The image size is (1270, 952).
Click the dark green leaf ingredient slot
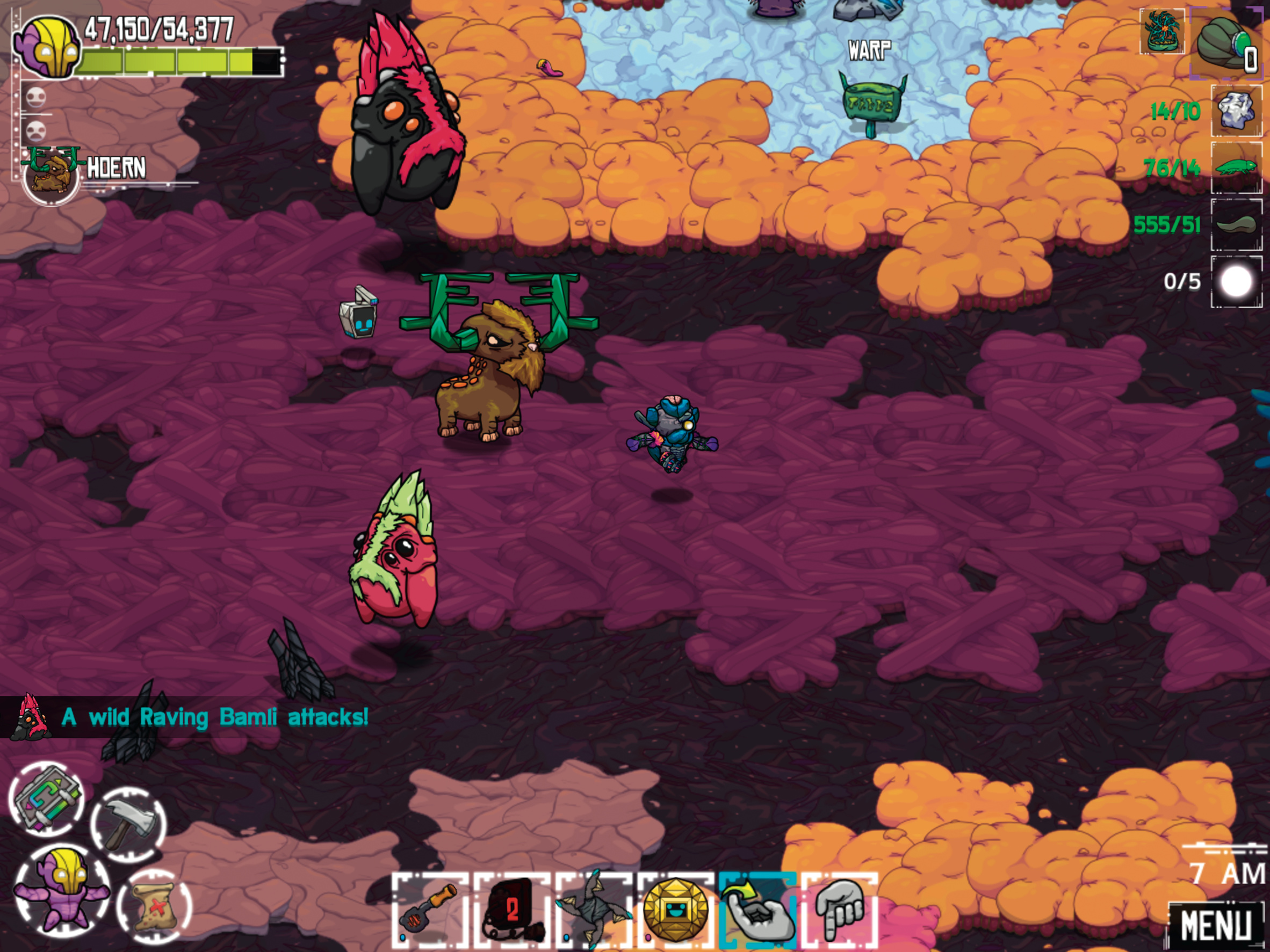coord(1237,224)
